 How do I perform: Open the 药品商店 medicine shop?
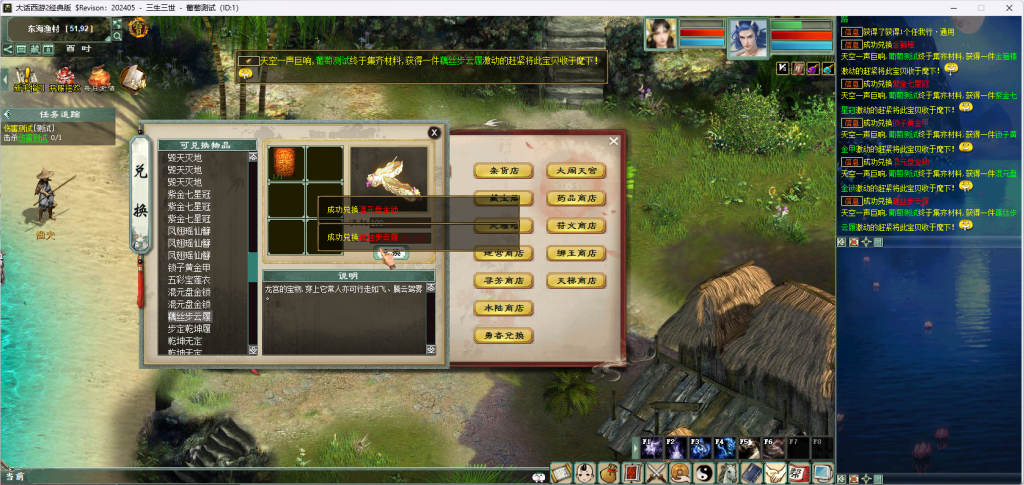coord(576,199)
